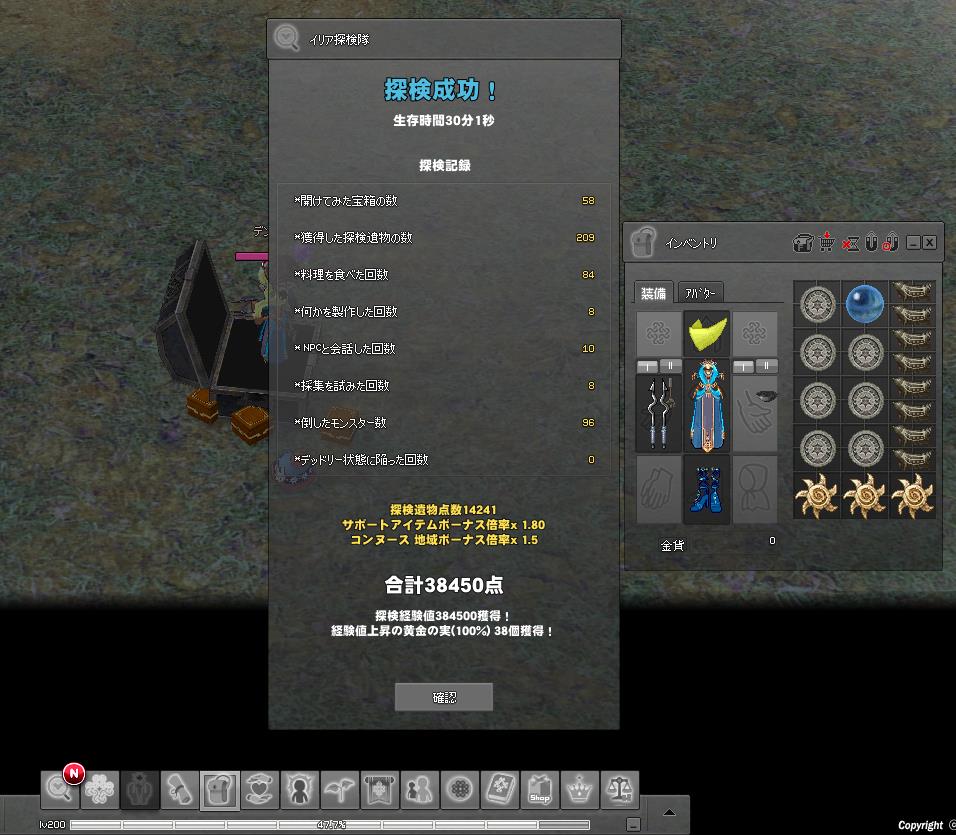Close the inventory window
This screenshot has width=956, height=835.
click(x=929, y=243)
